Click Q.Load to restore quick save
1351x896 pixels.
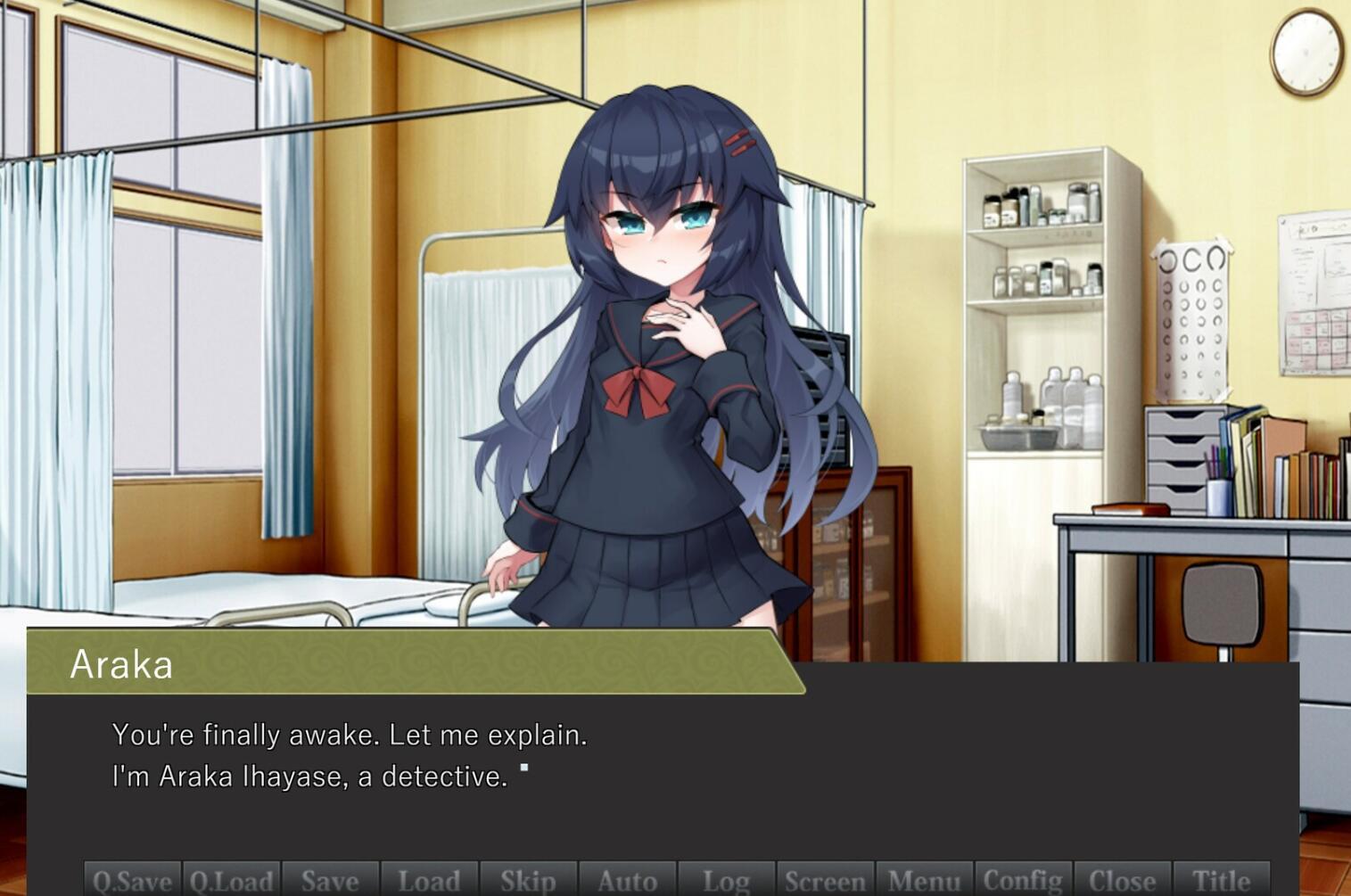231,881
